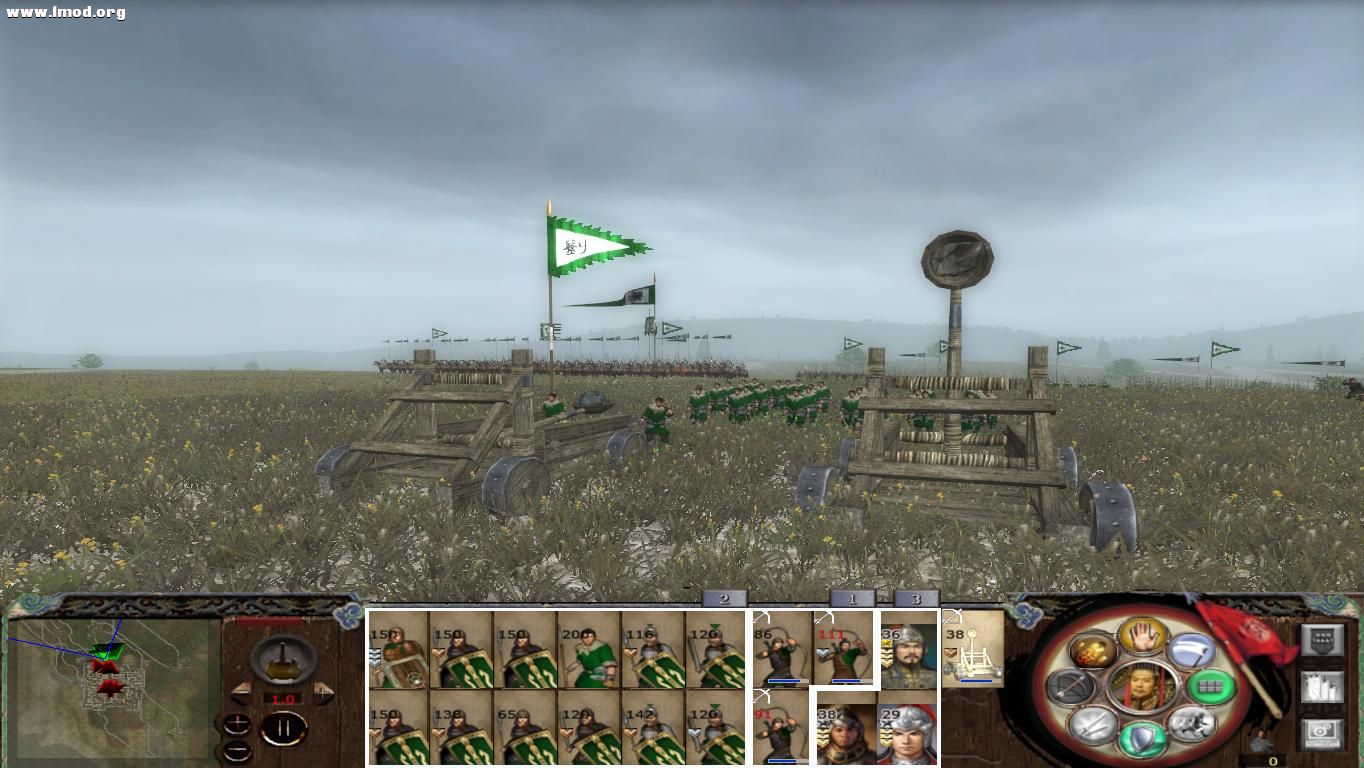Viewport: 1364px width, 768px height.
Task: Increase battle speed with the right arrow
Action: click(322, 693)
